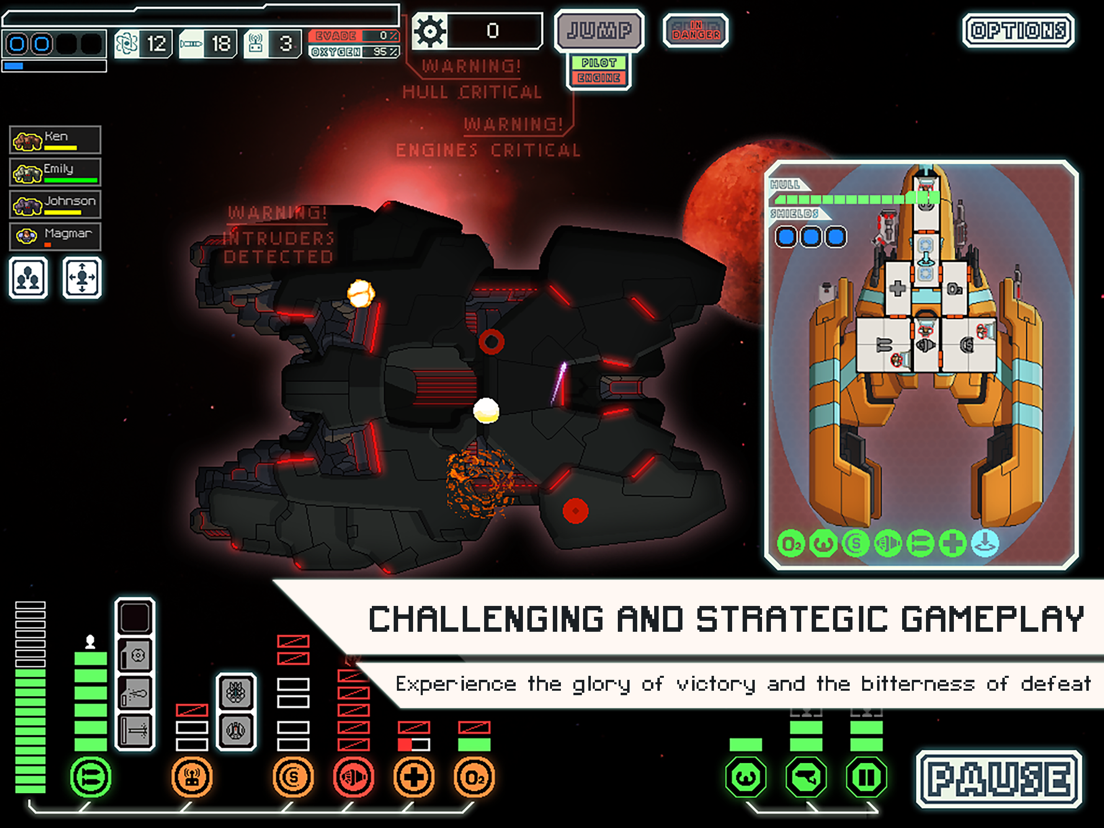Select the sensors camera subsystem icon
Image resolution: width=1104 pixels, height=828 pixels.
[806, 777]
